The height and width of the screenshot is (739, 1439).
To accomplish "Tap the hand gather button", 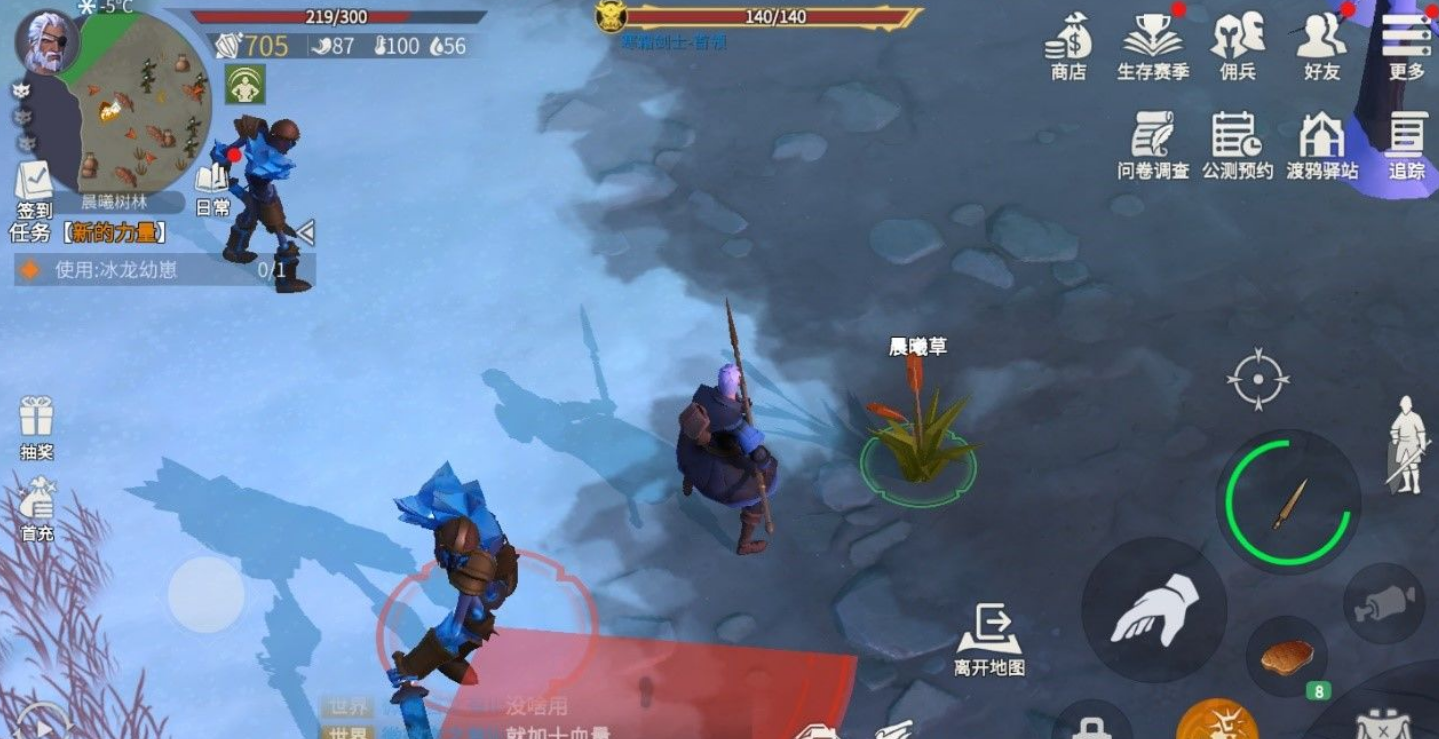I will click(x=1154, y=610).
